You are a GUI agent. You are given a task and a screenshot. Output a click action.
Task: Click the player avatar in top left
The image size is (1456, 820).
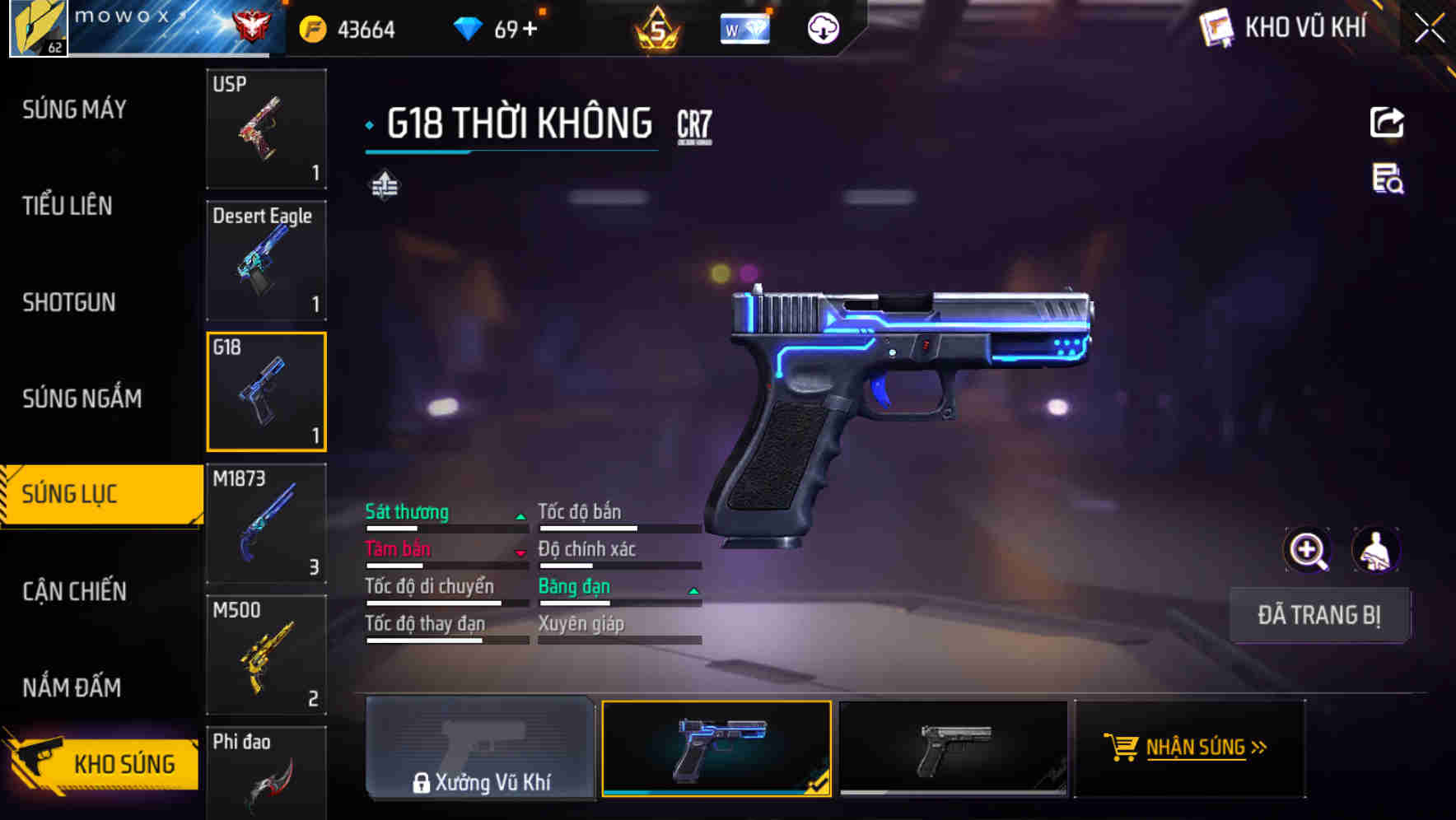coord(37,27)
